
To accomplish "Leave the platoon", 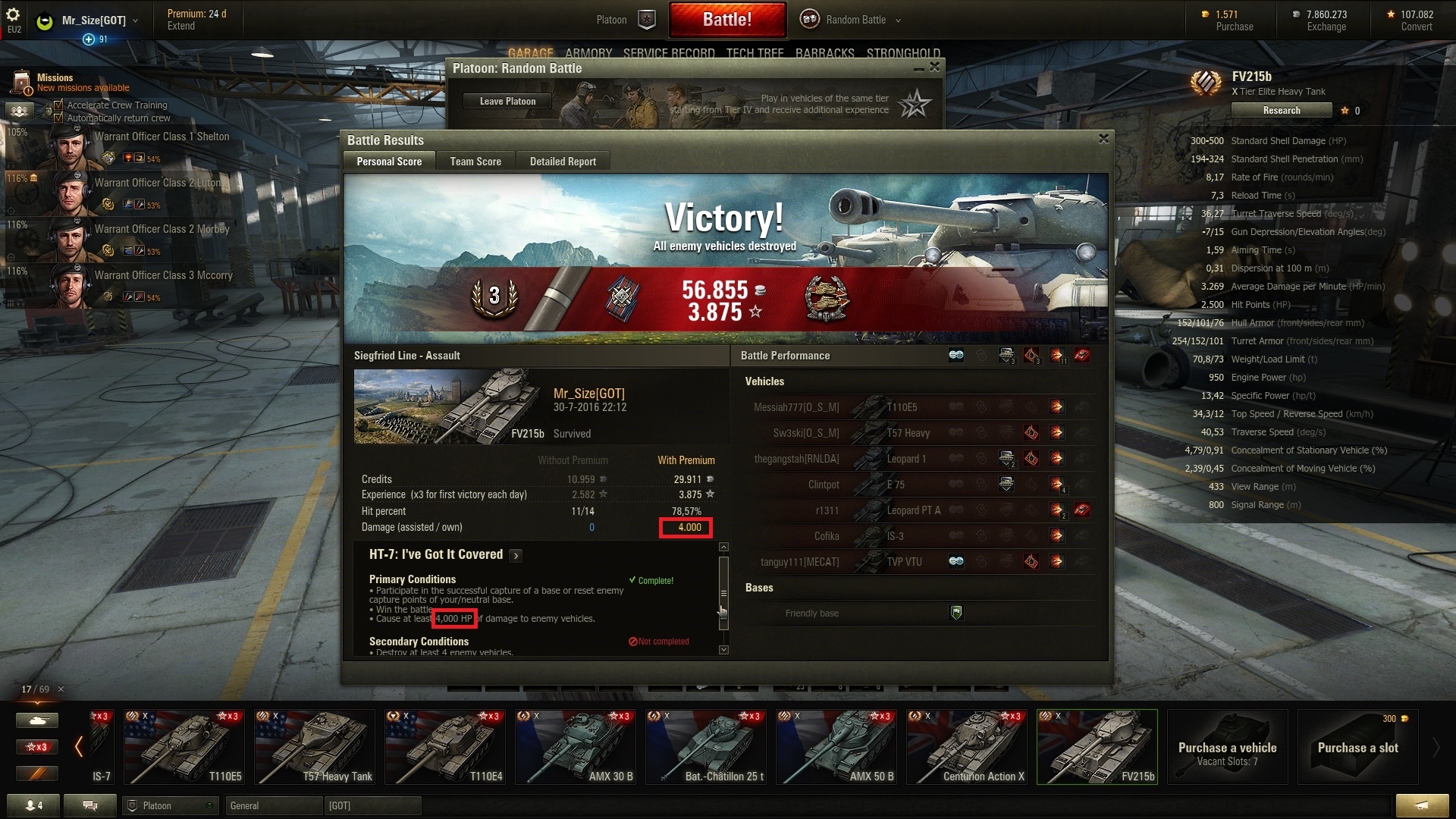I will click(x=507, y=102).
